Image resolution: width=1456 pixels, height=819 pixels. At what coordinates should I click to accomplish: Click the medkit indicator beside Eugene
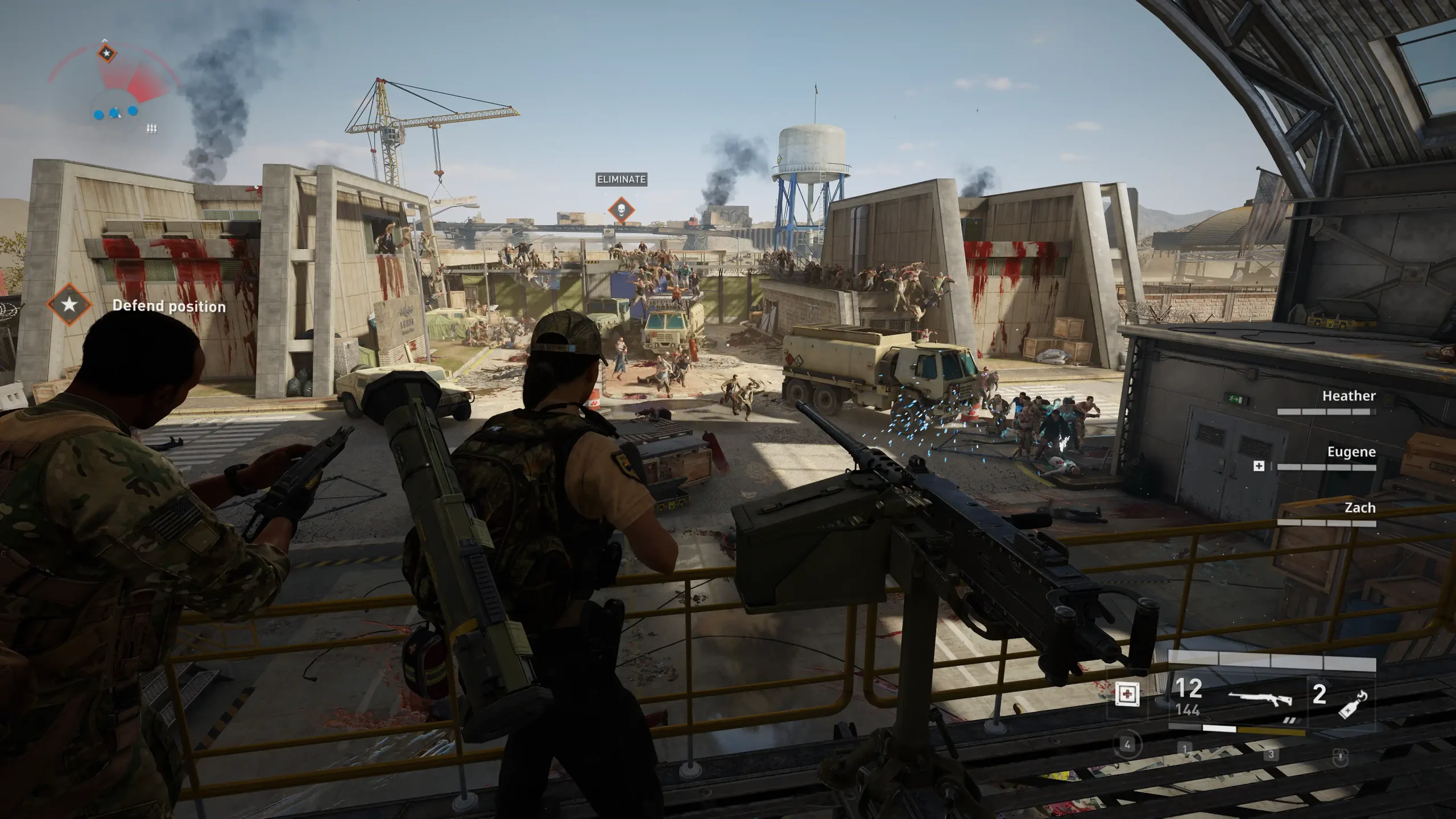point(1259,466)
